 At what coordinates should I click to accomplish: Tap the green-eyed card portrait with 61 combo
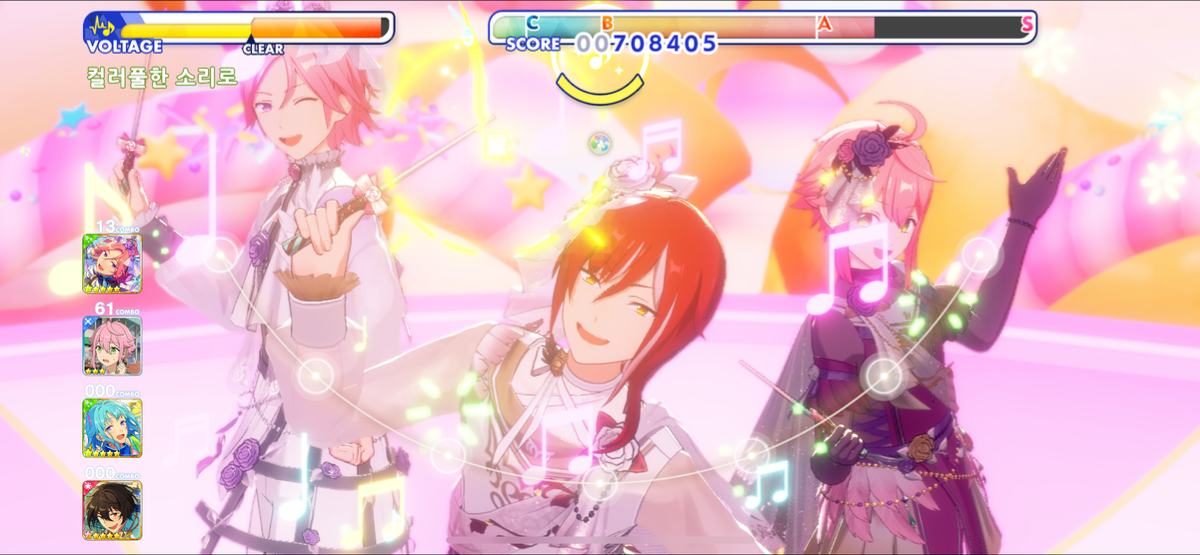tap(112, 345)
